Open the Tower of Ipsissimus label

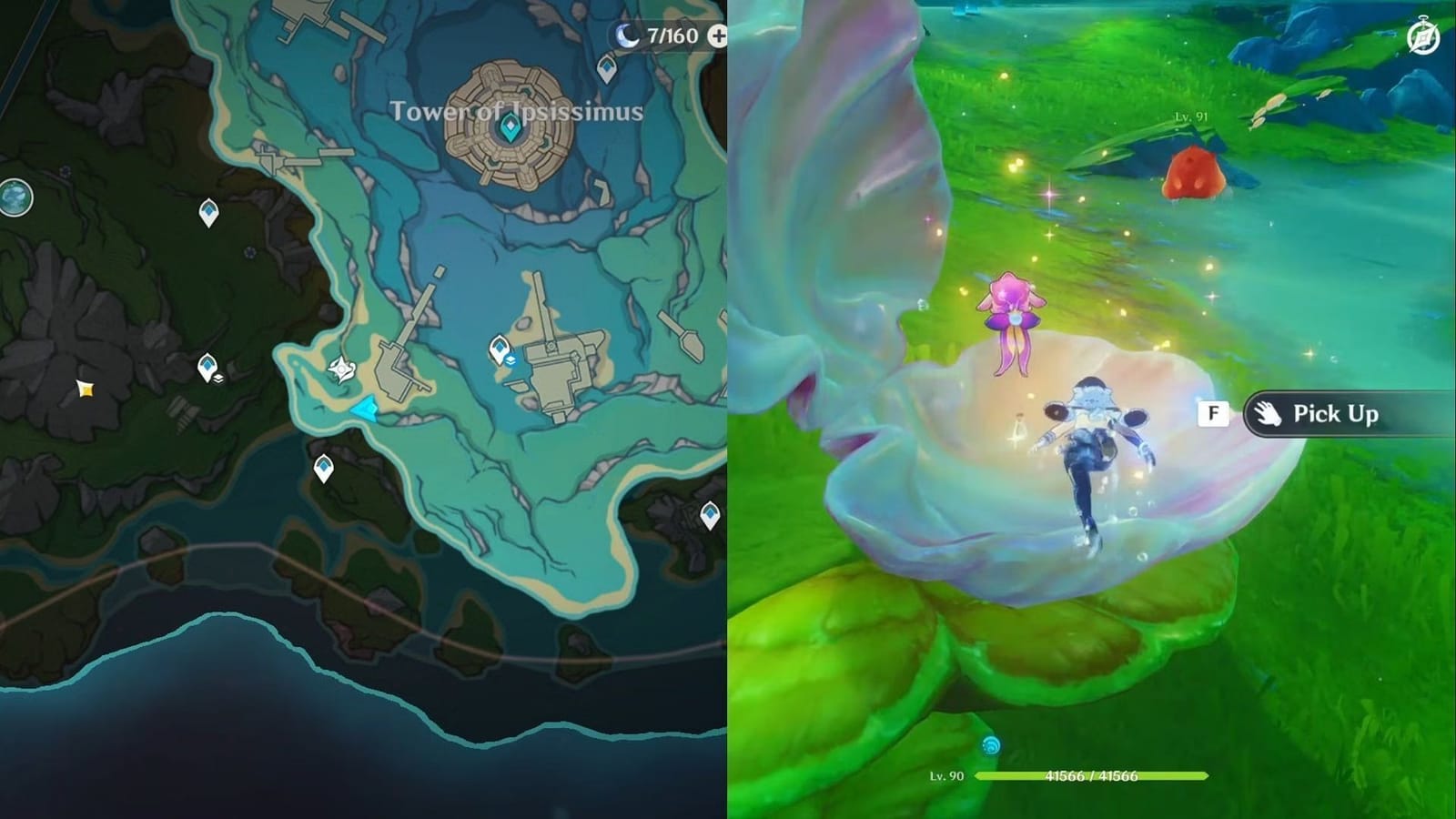[517, 111]
